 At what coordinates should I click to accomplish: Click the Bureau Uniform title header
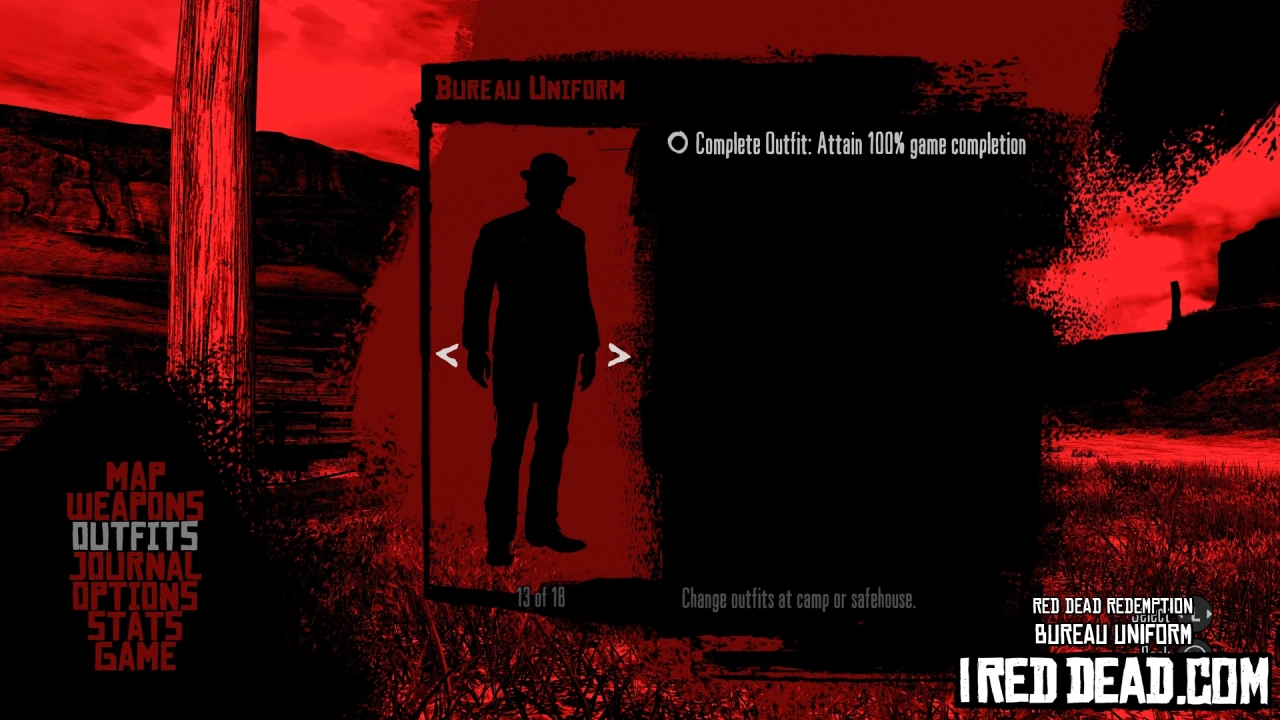[530, 89]
